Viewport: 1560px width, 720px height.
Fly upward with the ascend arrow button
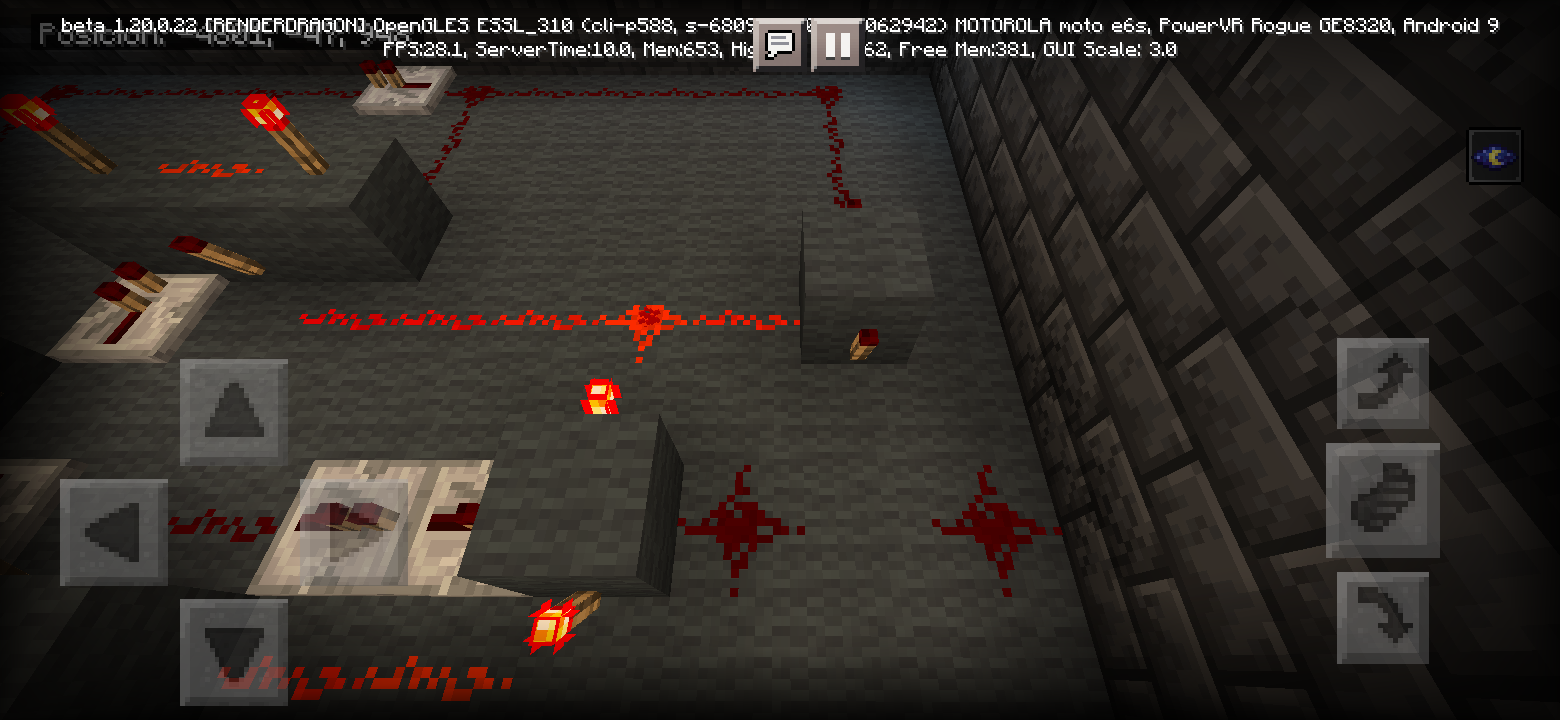click(1383, 384)
